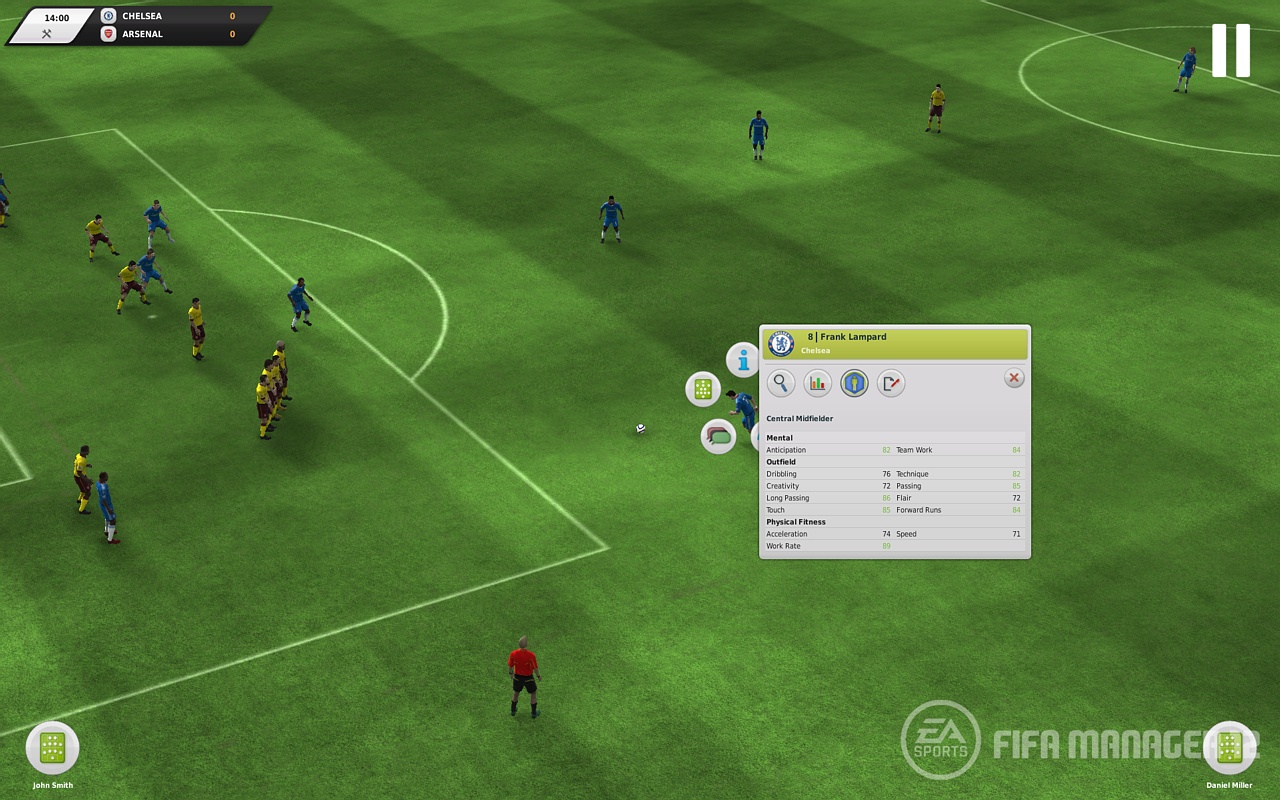The image size is (1280, 800).
Task: Click the crossed tools icon on the scoreboard
Action: click(x=46, y=33)
